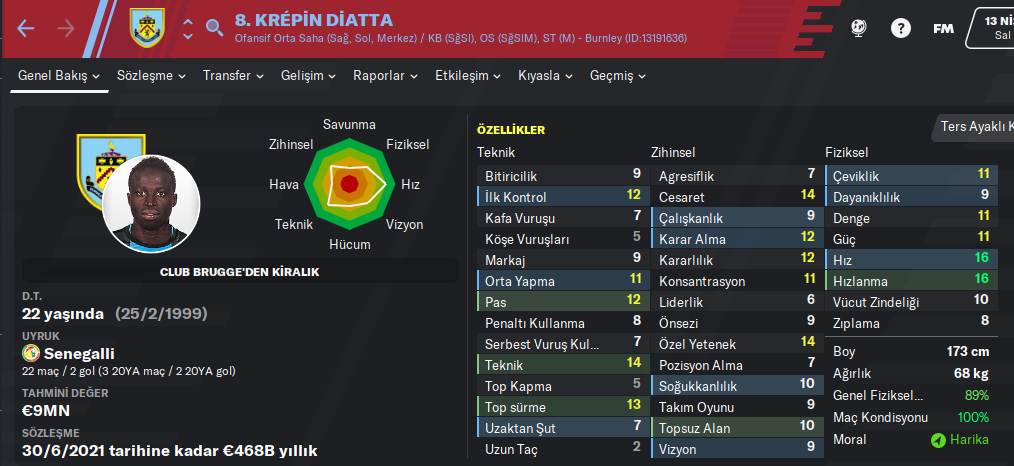Open the Transfer menu
This screenshot has height=466, width=1014.
(233, 76)
